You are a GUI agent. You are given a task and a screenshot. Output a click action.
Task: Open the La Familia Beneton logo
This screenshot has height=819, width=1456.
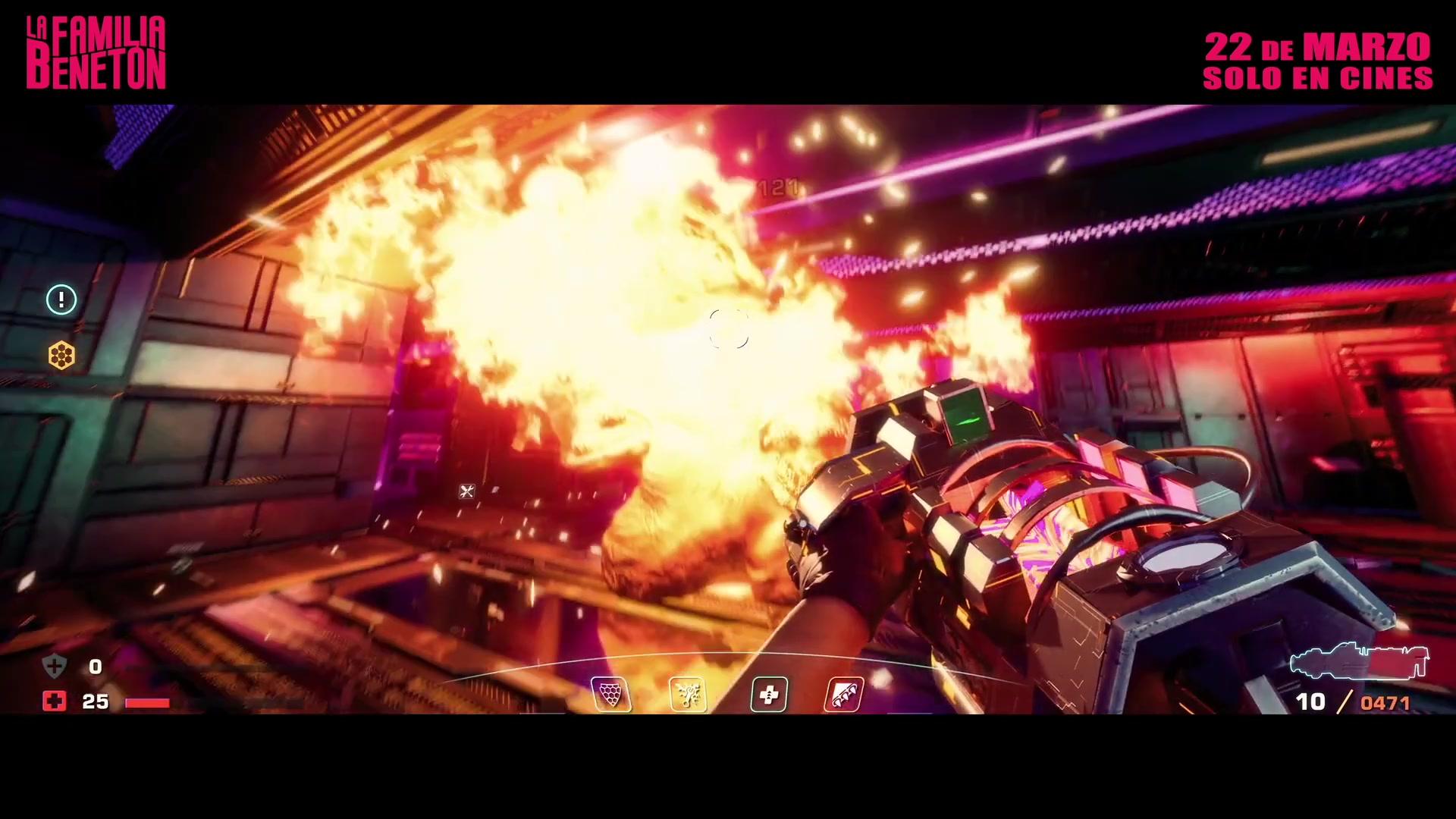point(96,52)
